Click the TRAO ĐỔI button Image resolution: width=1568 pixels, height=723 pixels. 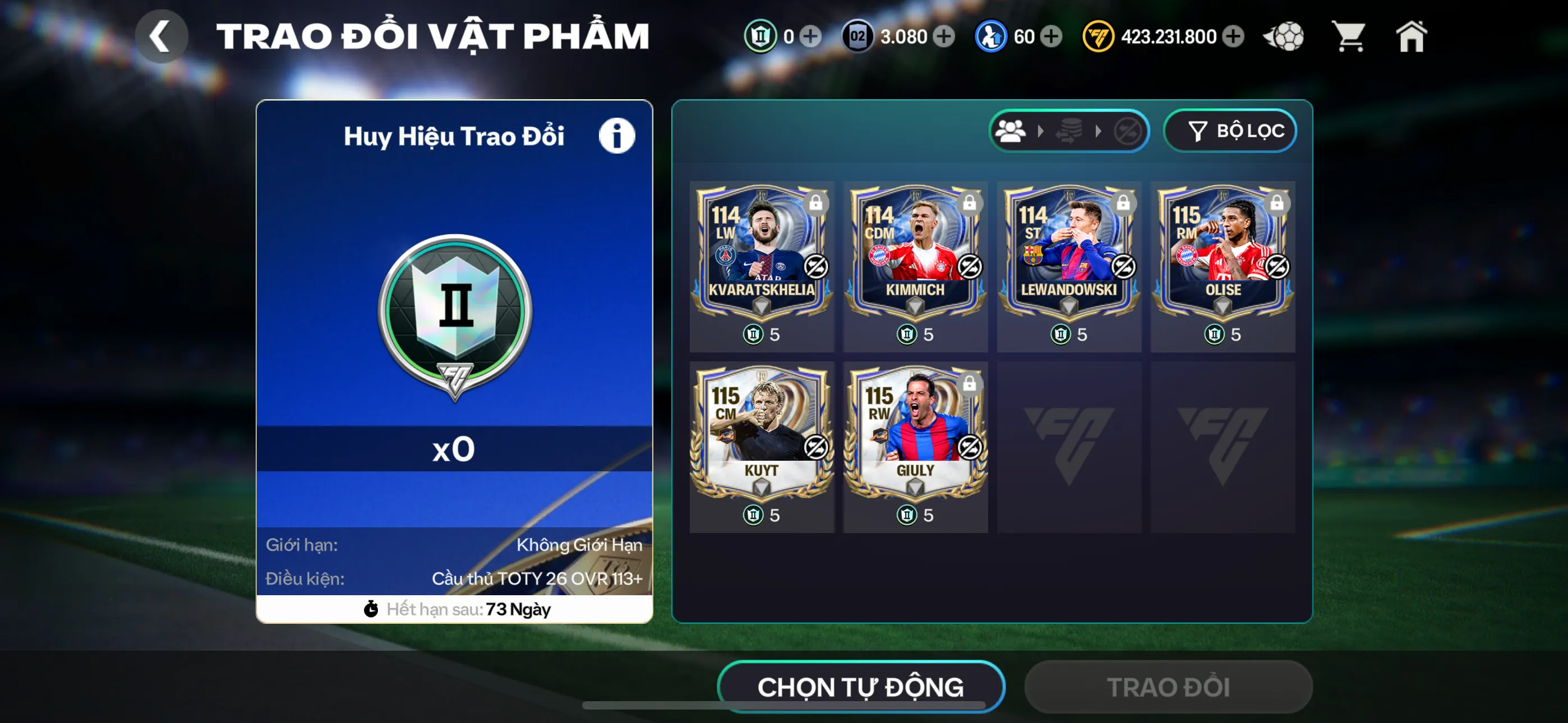click(x=1167, y=686)
